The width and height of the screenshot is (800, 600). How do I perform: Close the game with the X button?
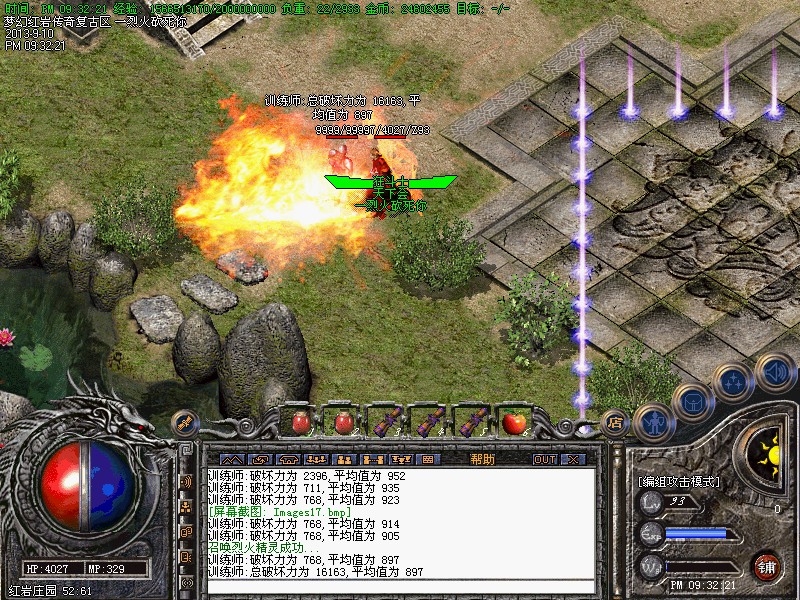click(572, 459)
